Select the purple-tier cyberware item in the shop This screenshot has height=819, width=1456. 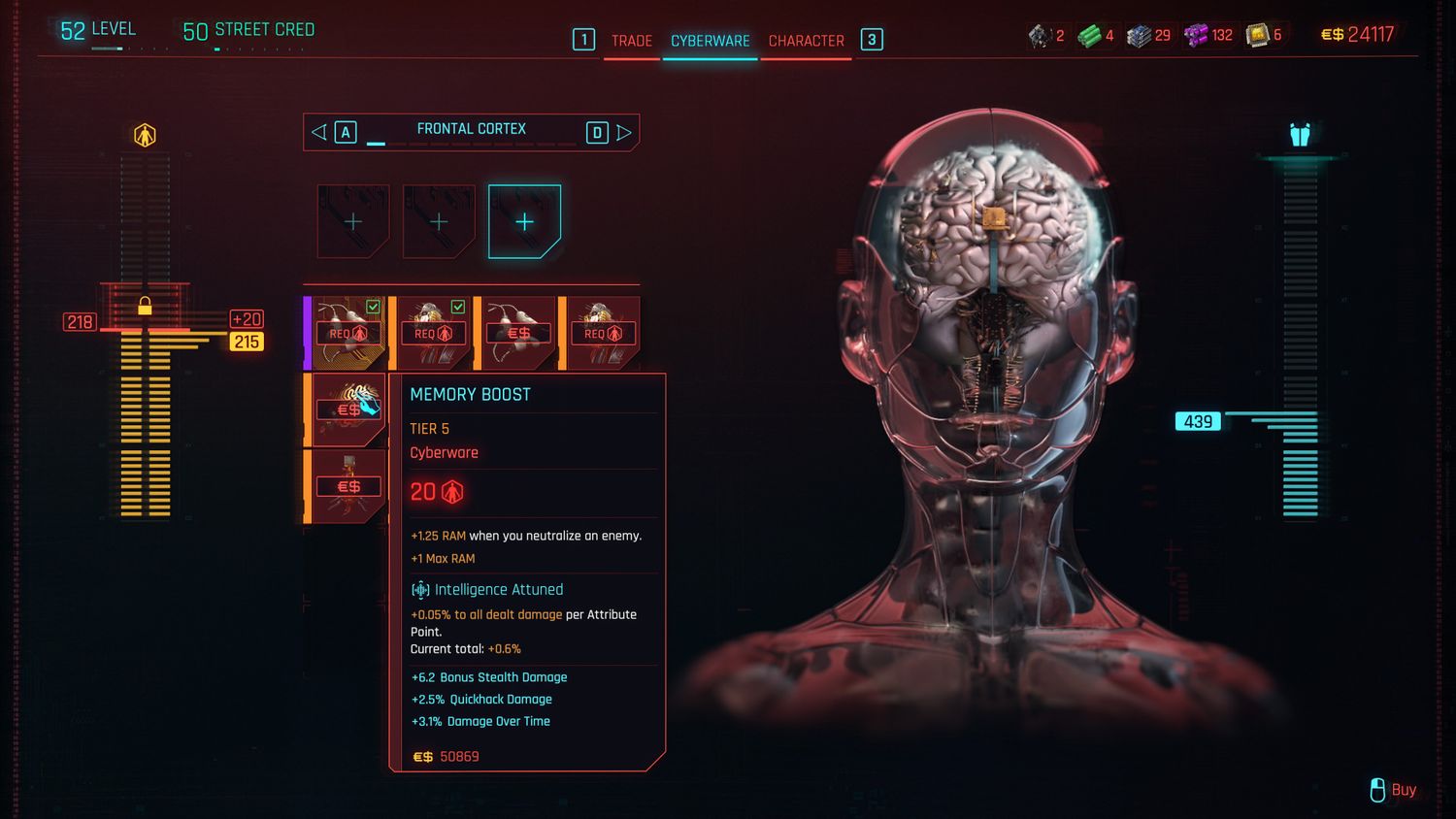coord(348,333)
